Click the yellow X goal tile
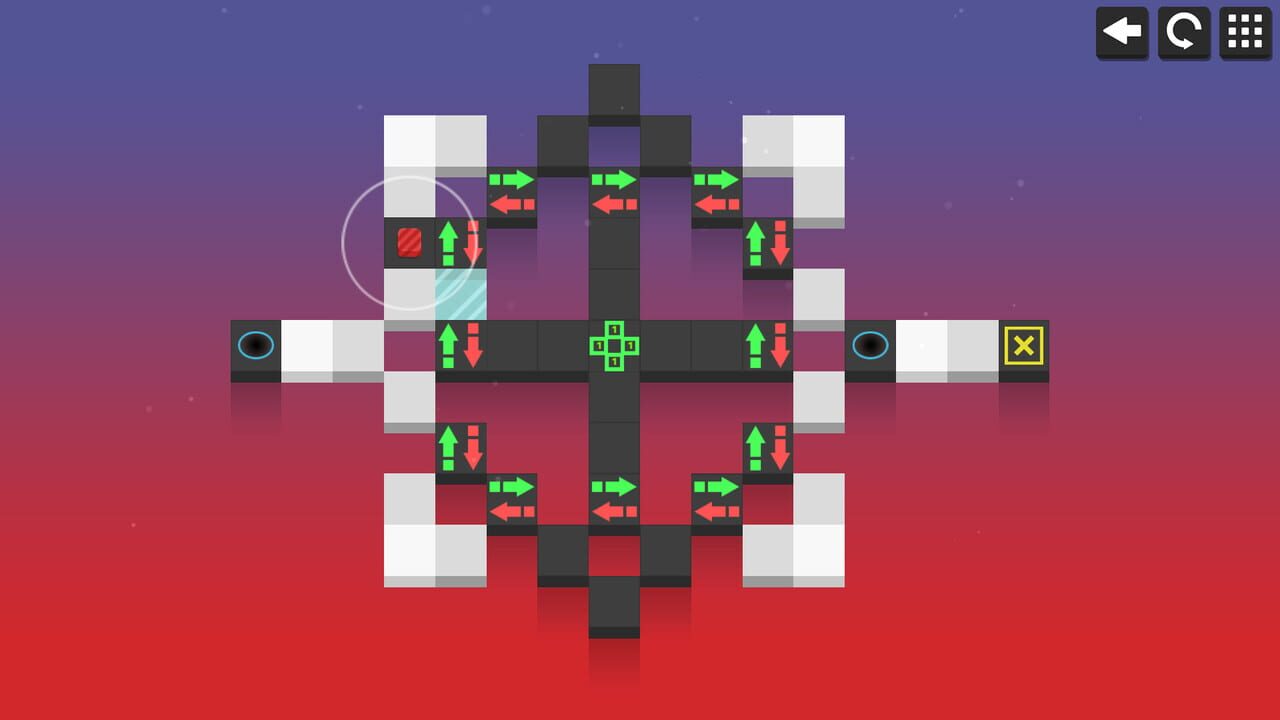The height and width of the screenshot is (720, 1280). coord(1025,346)
